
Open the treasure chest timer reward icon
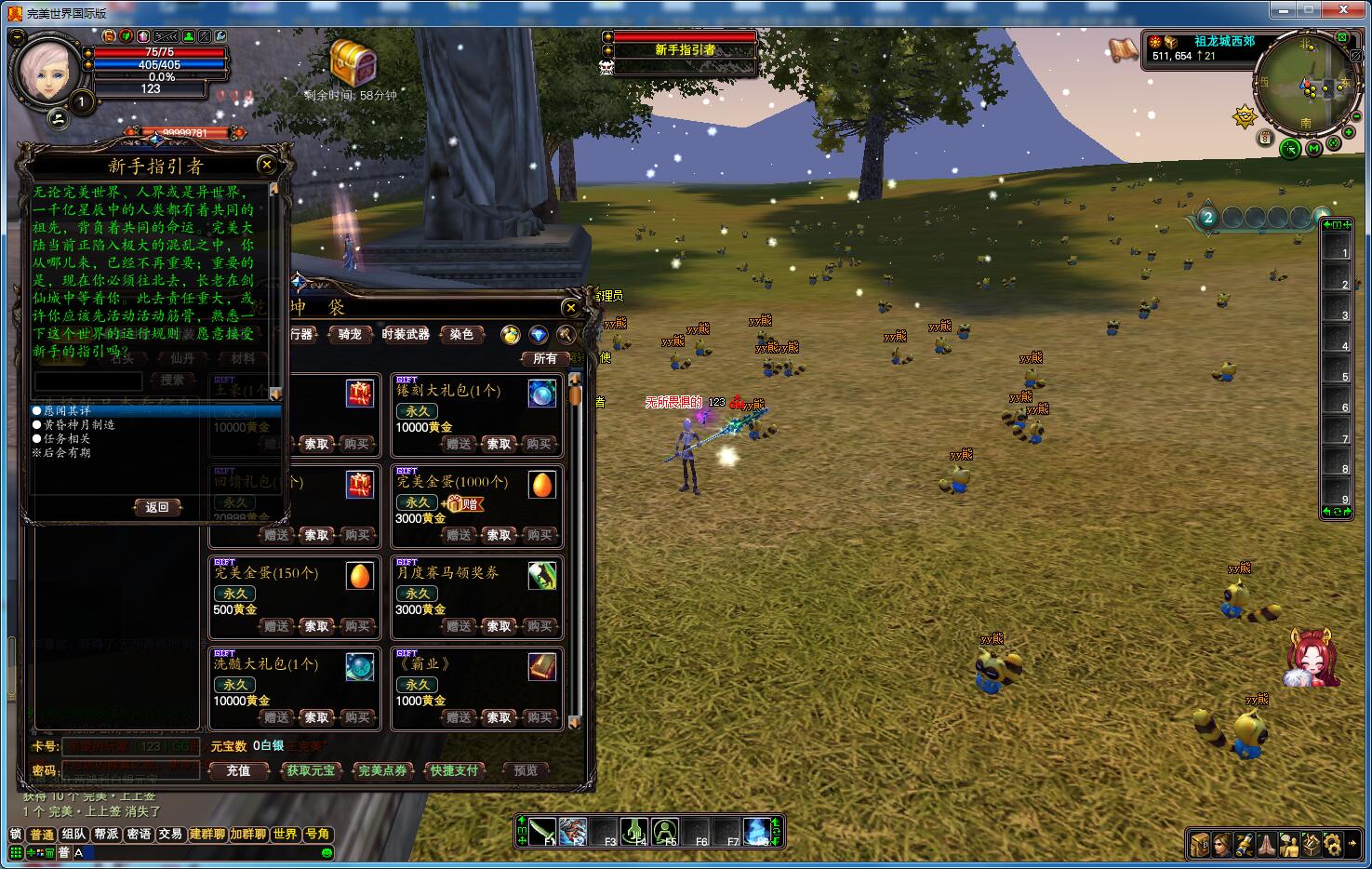353,63
